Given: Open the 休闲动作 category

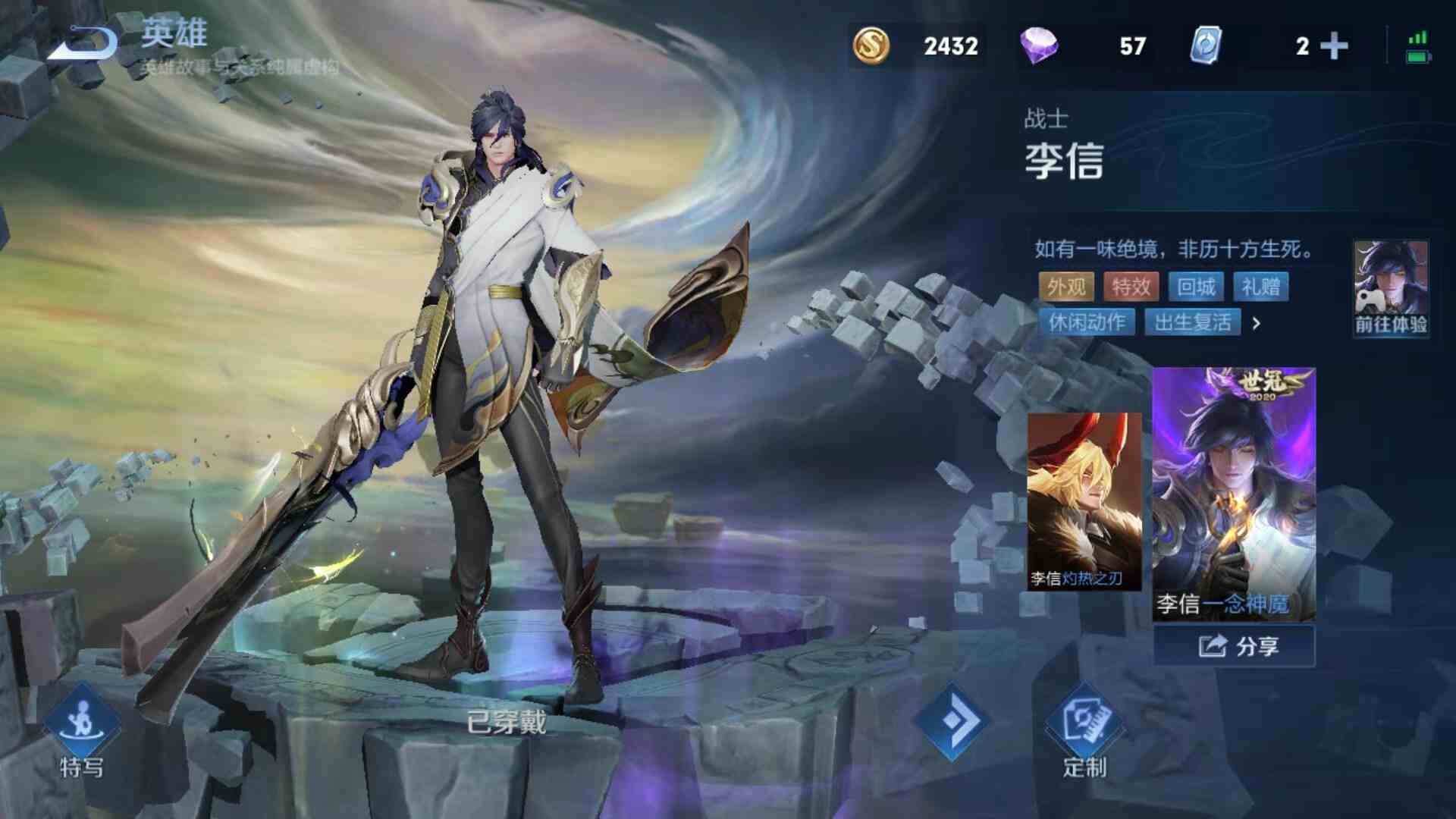Looking at the screenshot, I should click(x=1090, y=323).
